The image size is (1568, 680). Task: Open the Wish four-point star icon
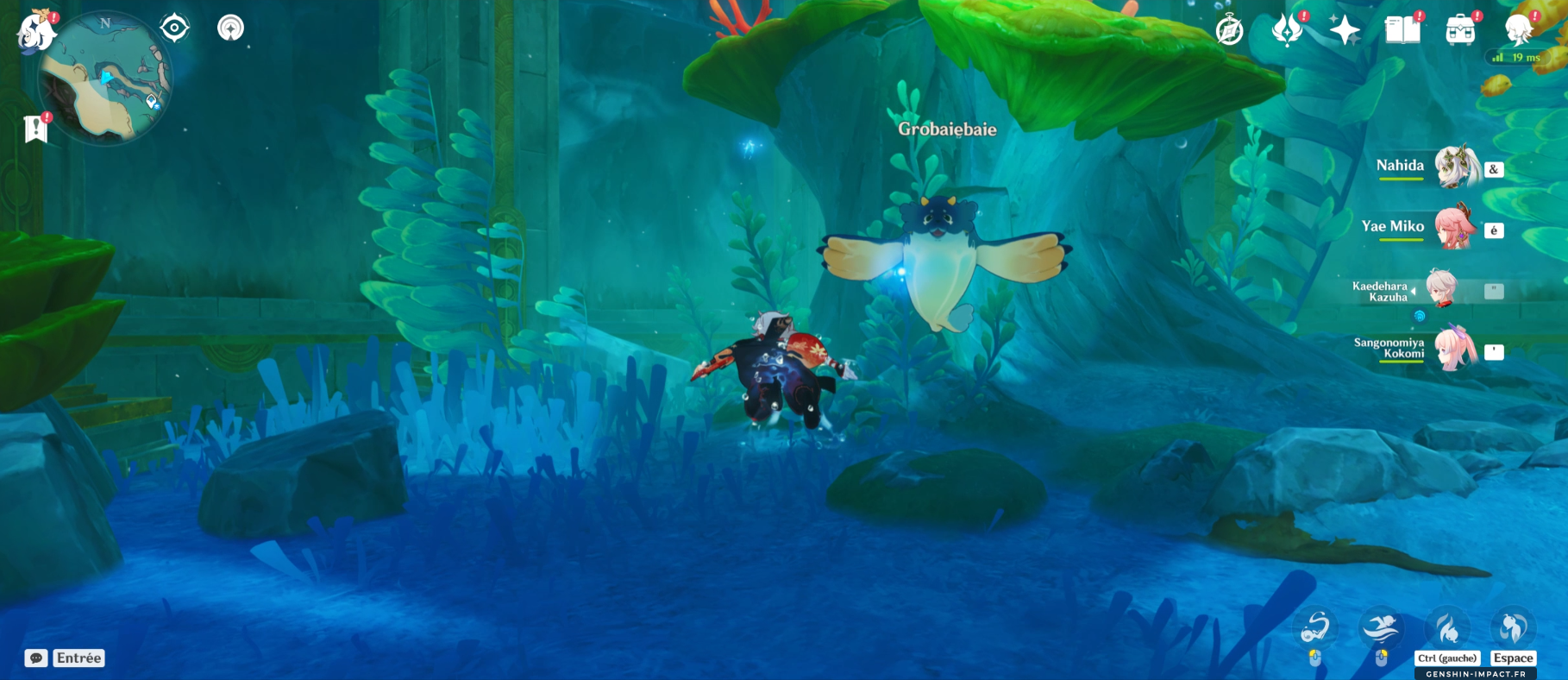tap(1345, 30)
